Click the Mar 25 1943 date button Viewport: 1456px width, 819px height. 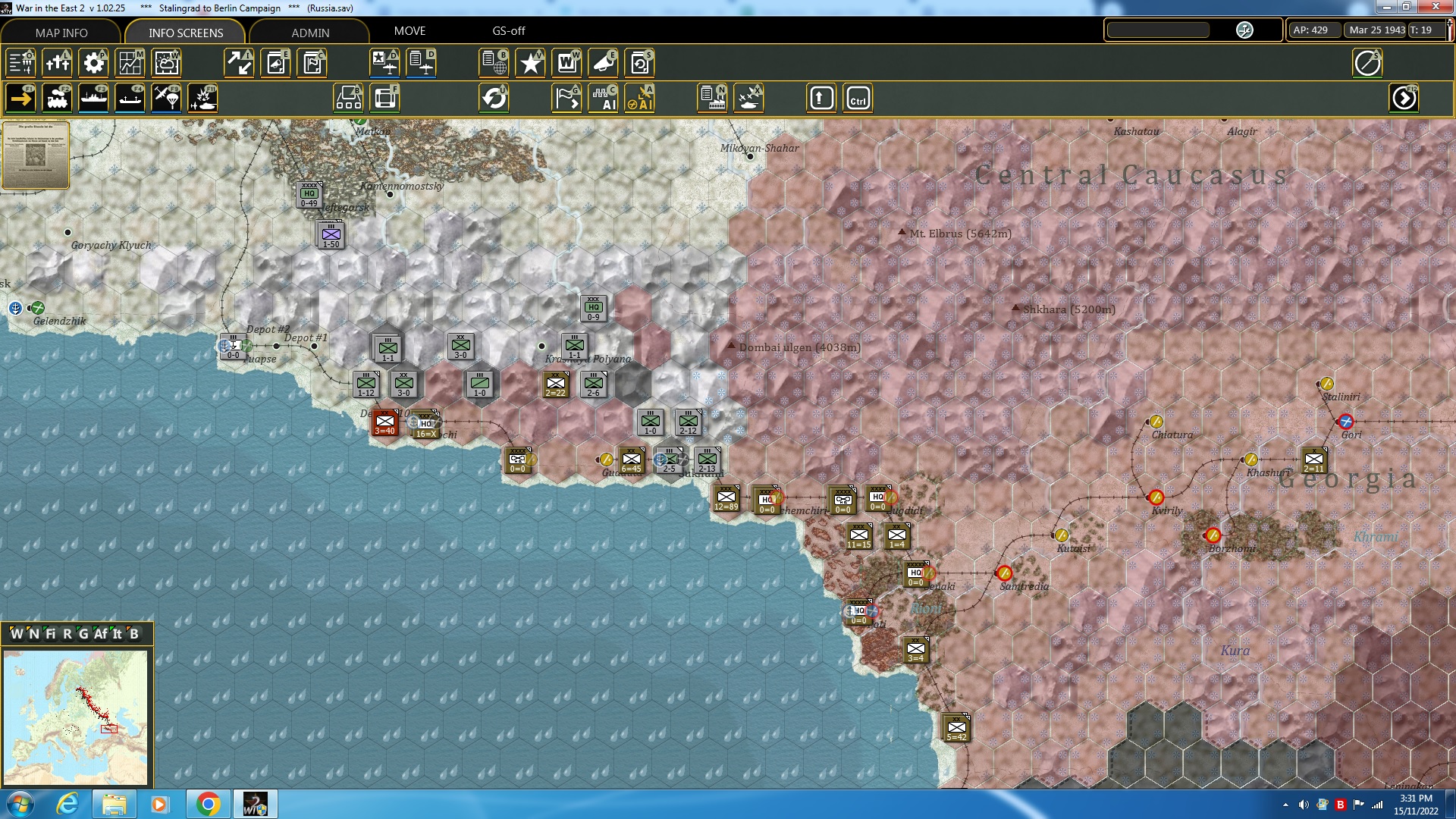(x=1376, y=29)
